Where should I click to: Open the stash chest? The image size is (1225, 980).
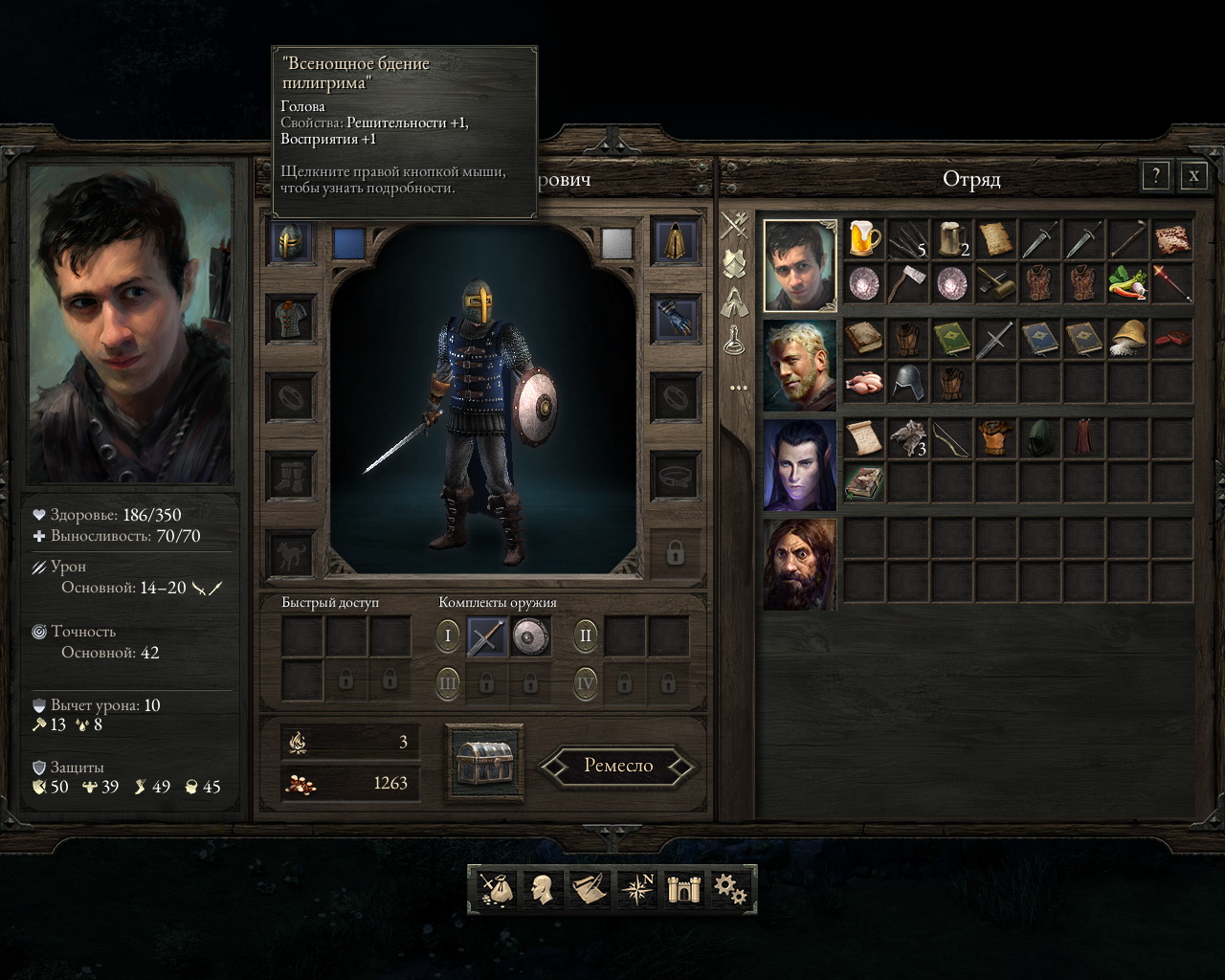click(485, 762)
